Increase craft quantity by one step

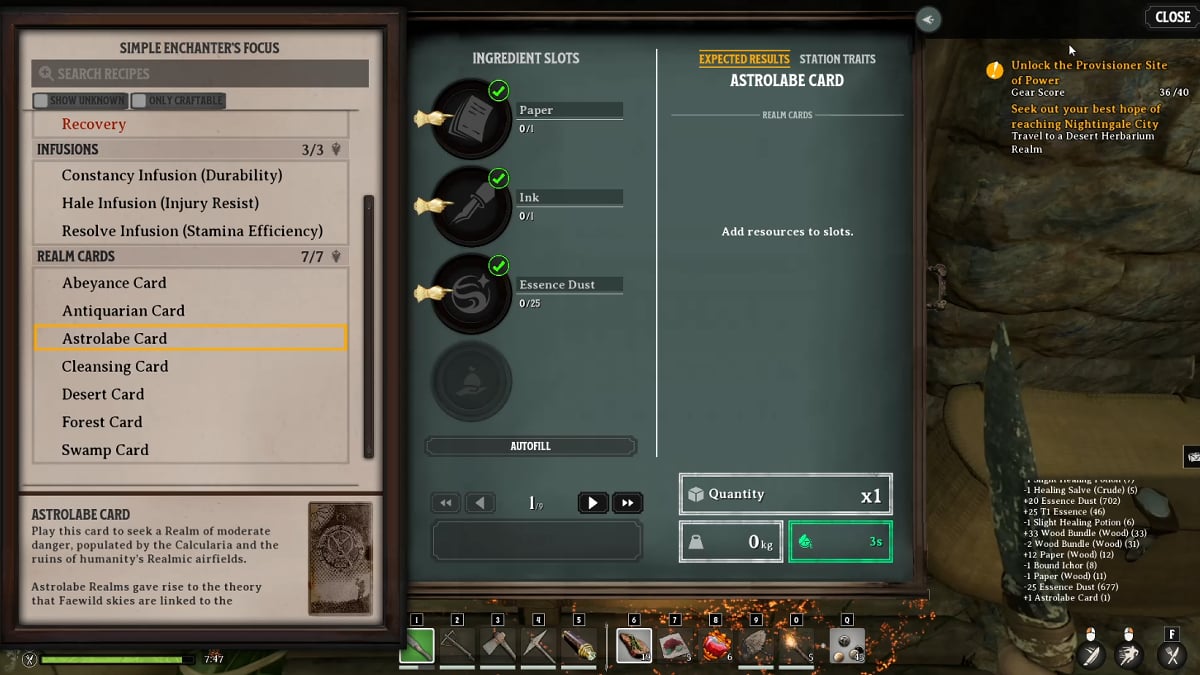592,503
